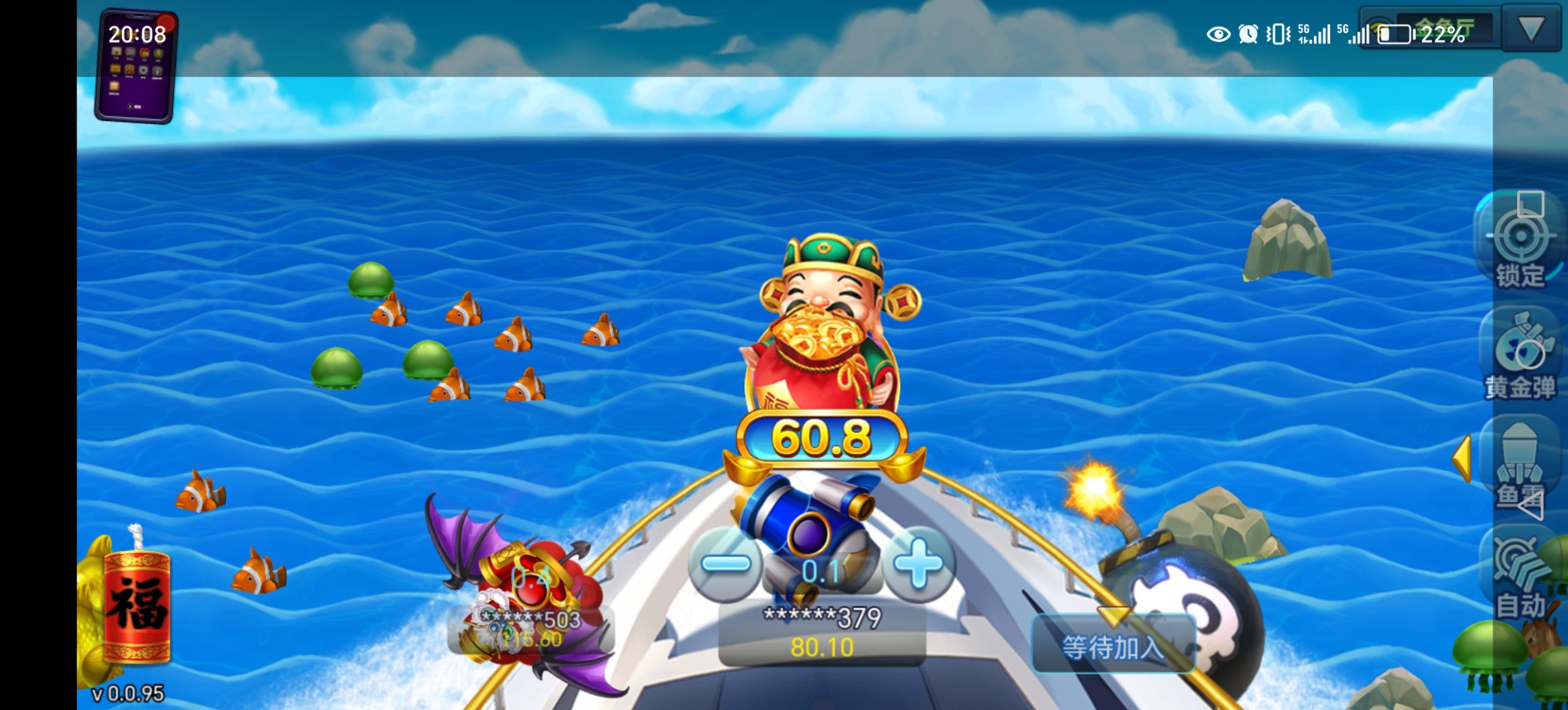Decrease cannon bet with the minus button
This screenshot has height=710, width=1568.
tap(726, 564)
